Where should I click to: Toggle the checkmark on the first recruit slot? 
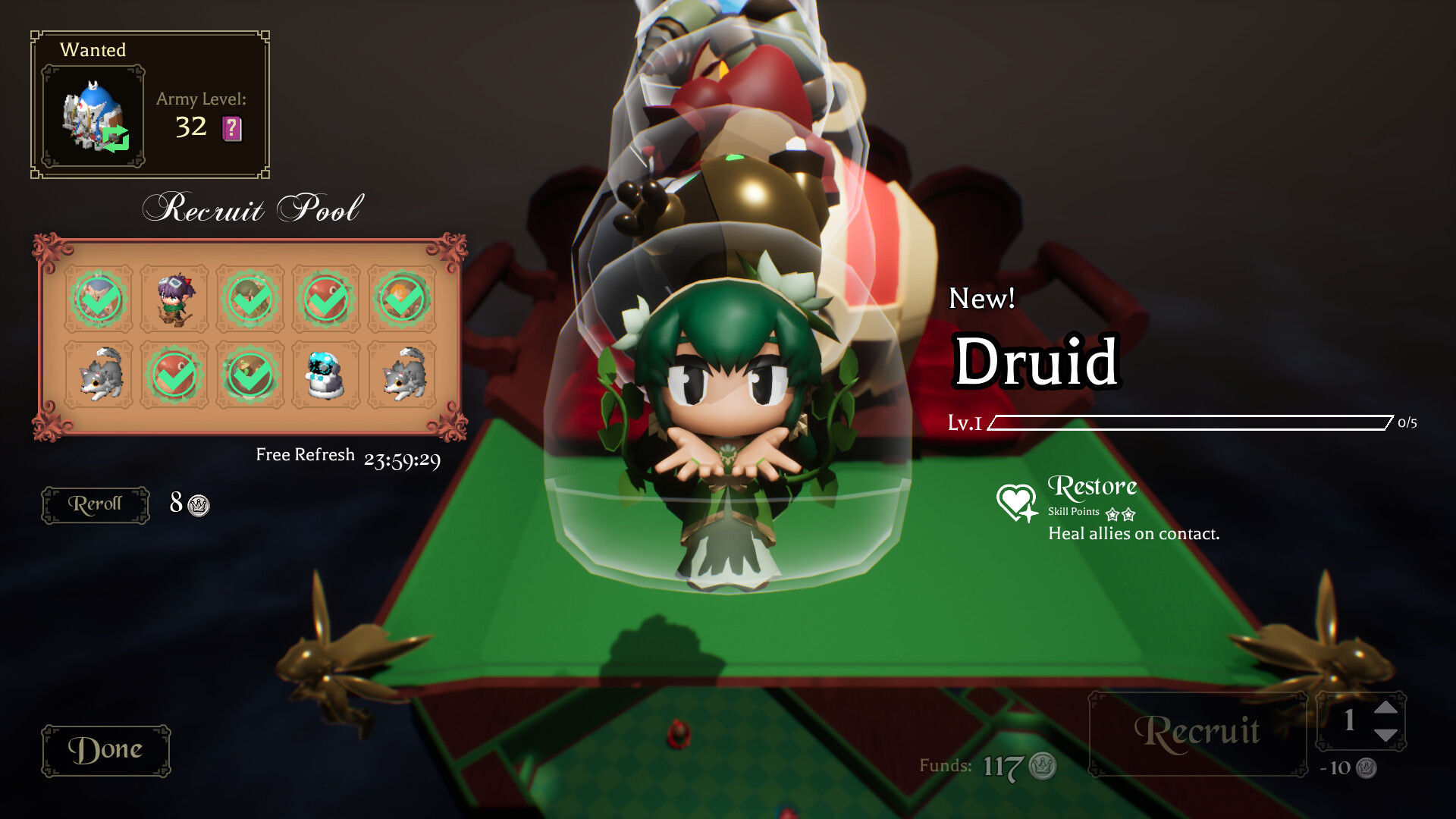pyautogui.click(x=99, y=299)
